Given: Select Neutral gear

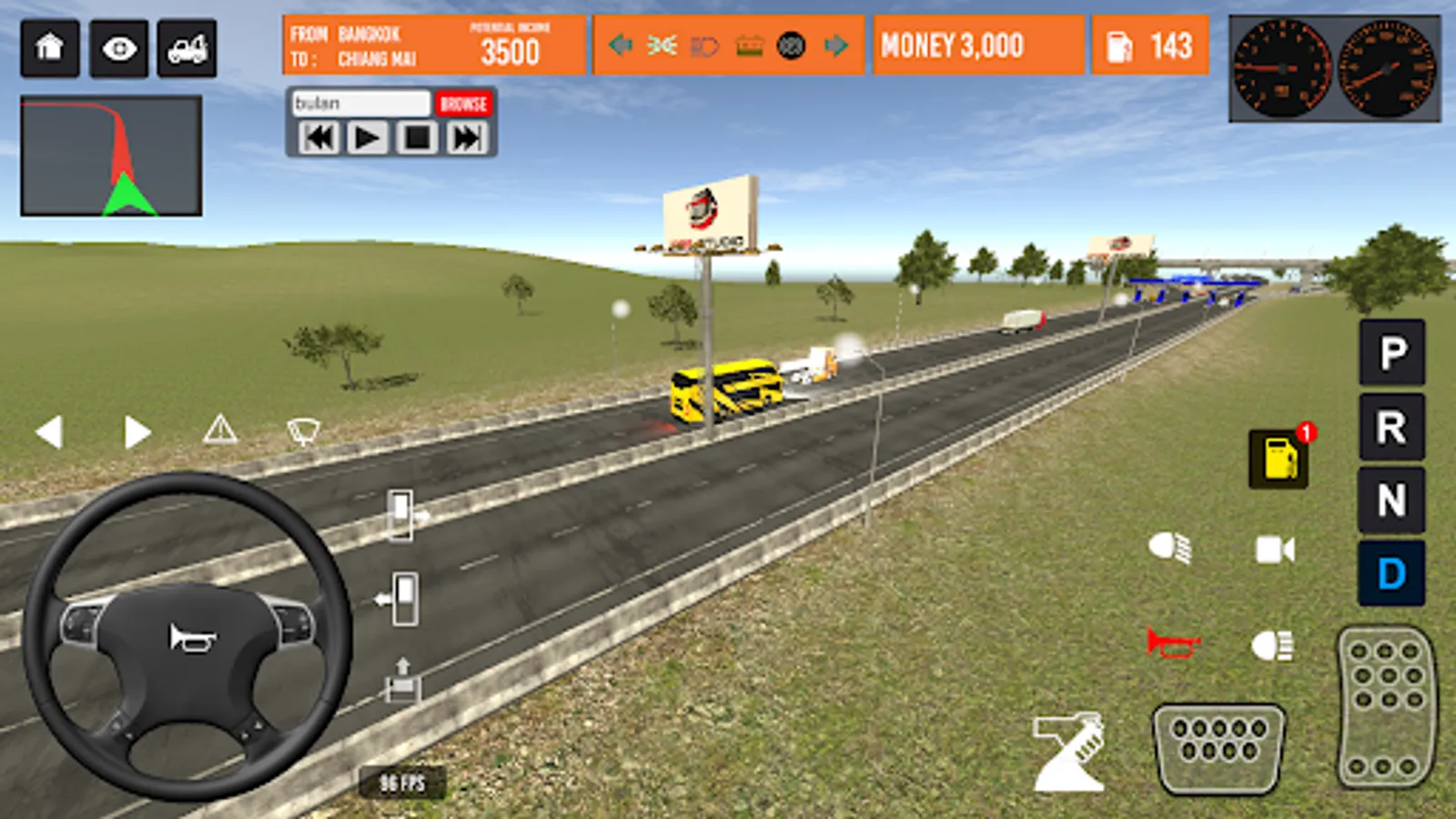Looking at the screenshot, I should (x=1392, y=500).
